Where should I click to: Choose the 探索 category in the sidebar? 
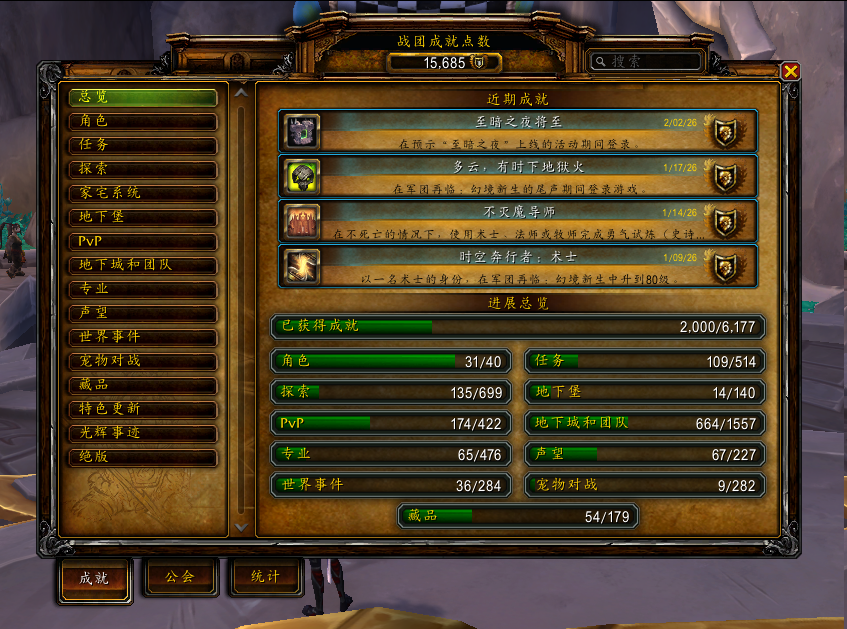[x=143, y=169]
